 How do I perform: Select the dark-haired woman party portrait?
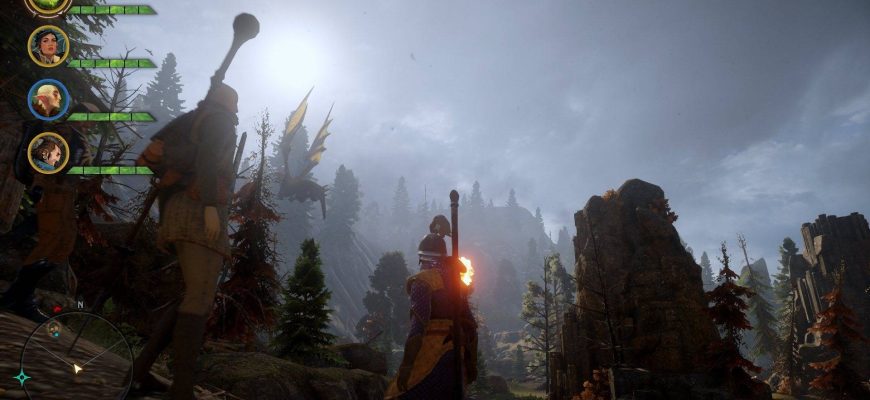[x=48, y=46]
